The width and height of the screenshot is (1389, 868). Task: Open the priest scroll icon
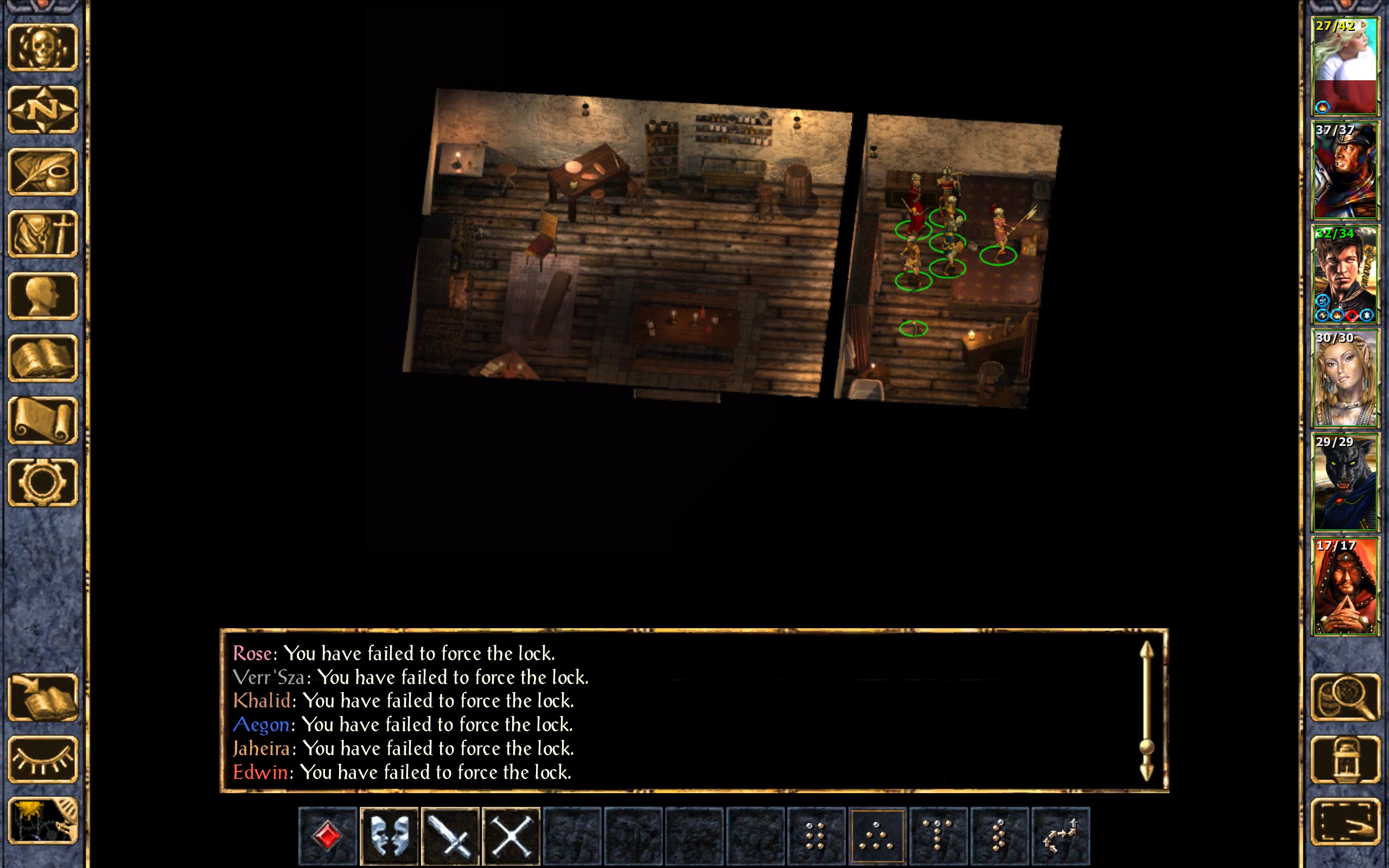[x=43, y=420]
